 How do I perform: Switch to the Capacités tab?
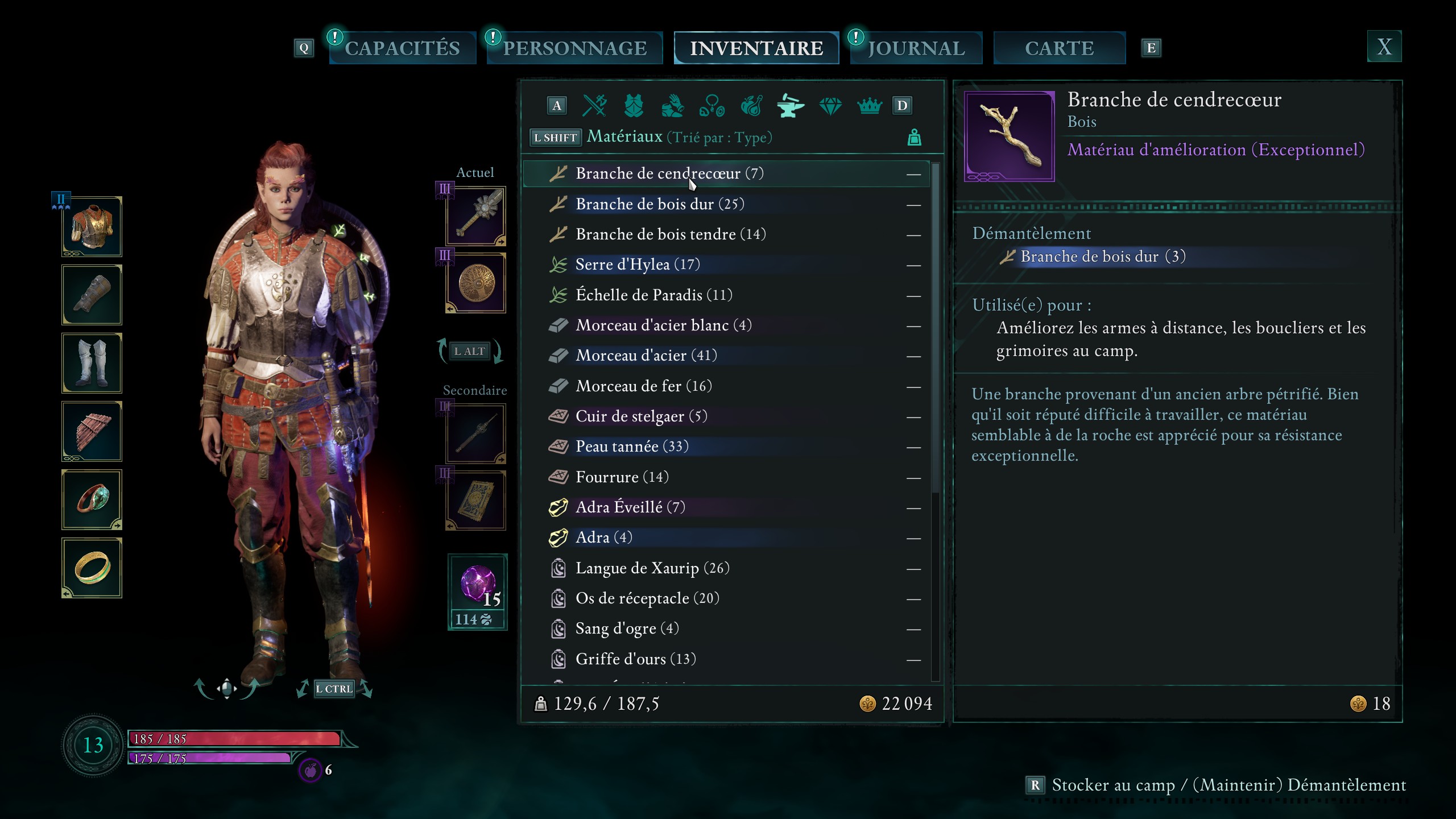[x=402, y=48]
